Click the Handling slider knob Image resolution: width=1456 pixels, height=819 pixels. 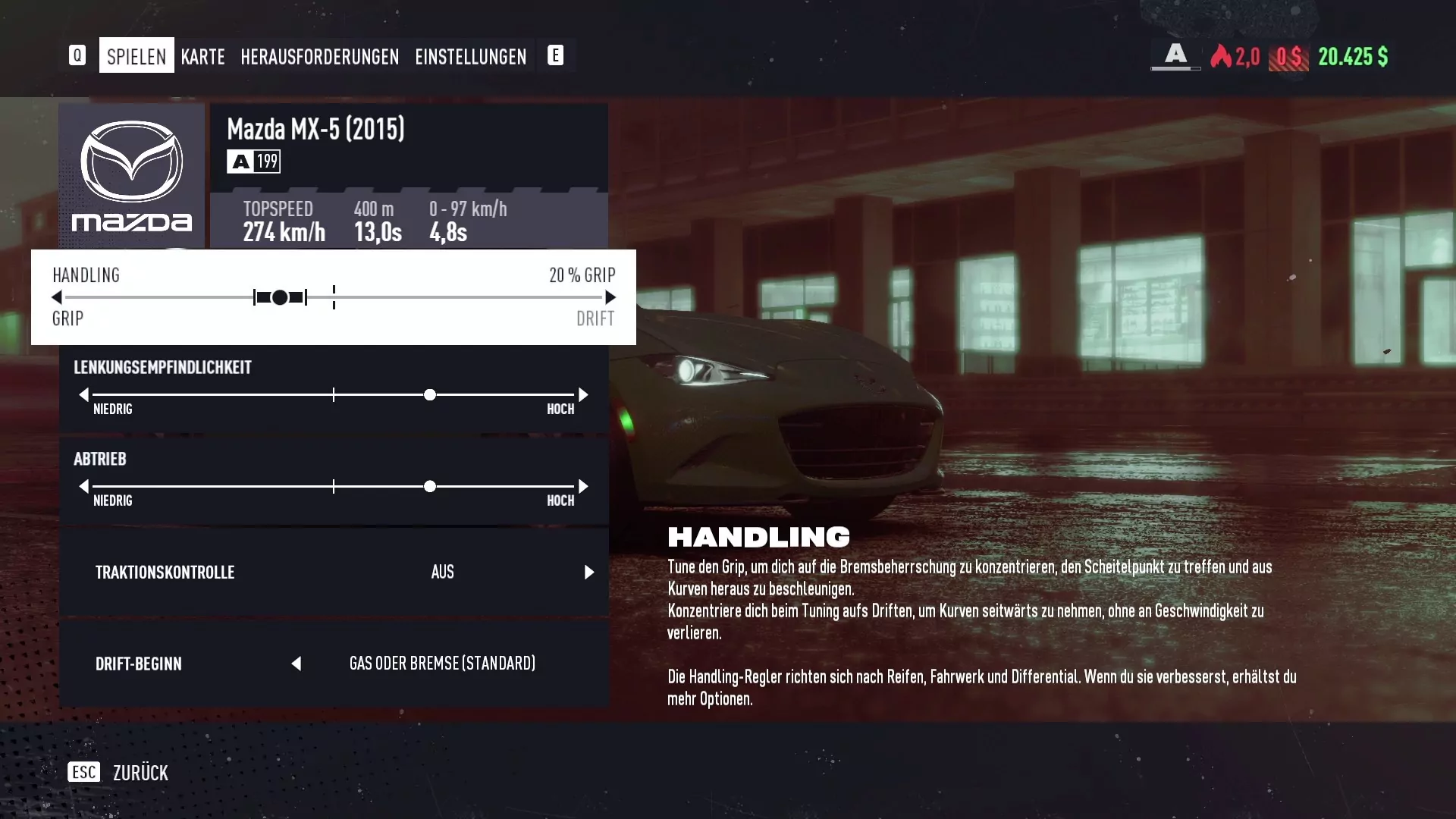280,297
